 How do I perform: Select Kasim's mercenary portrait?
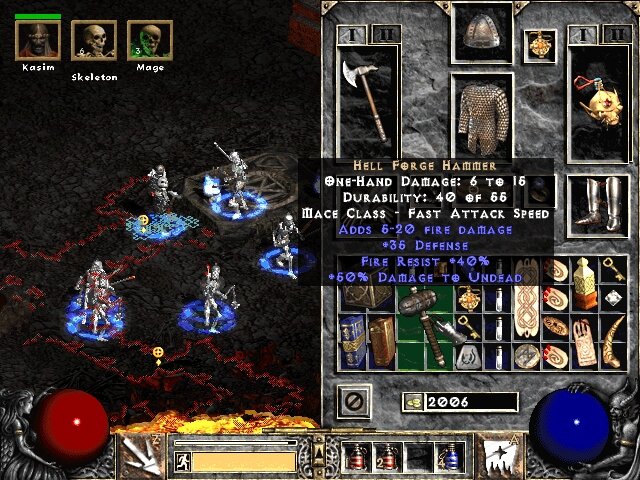click(37, 40)
